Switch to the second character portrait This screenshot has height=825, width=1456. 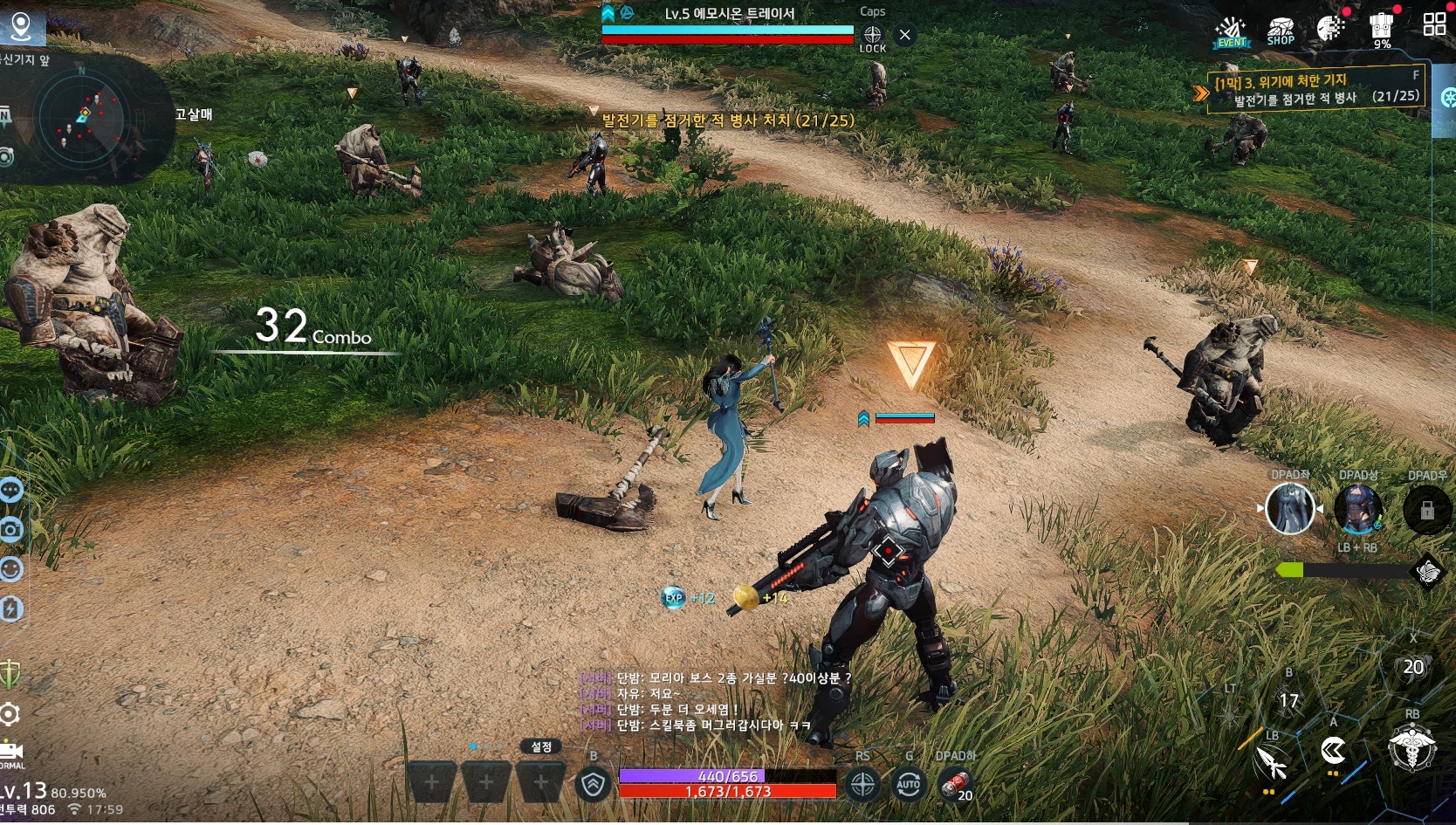click(1358, 509)
